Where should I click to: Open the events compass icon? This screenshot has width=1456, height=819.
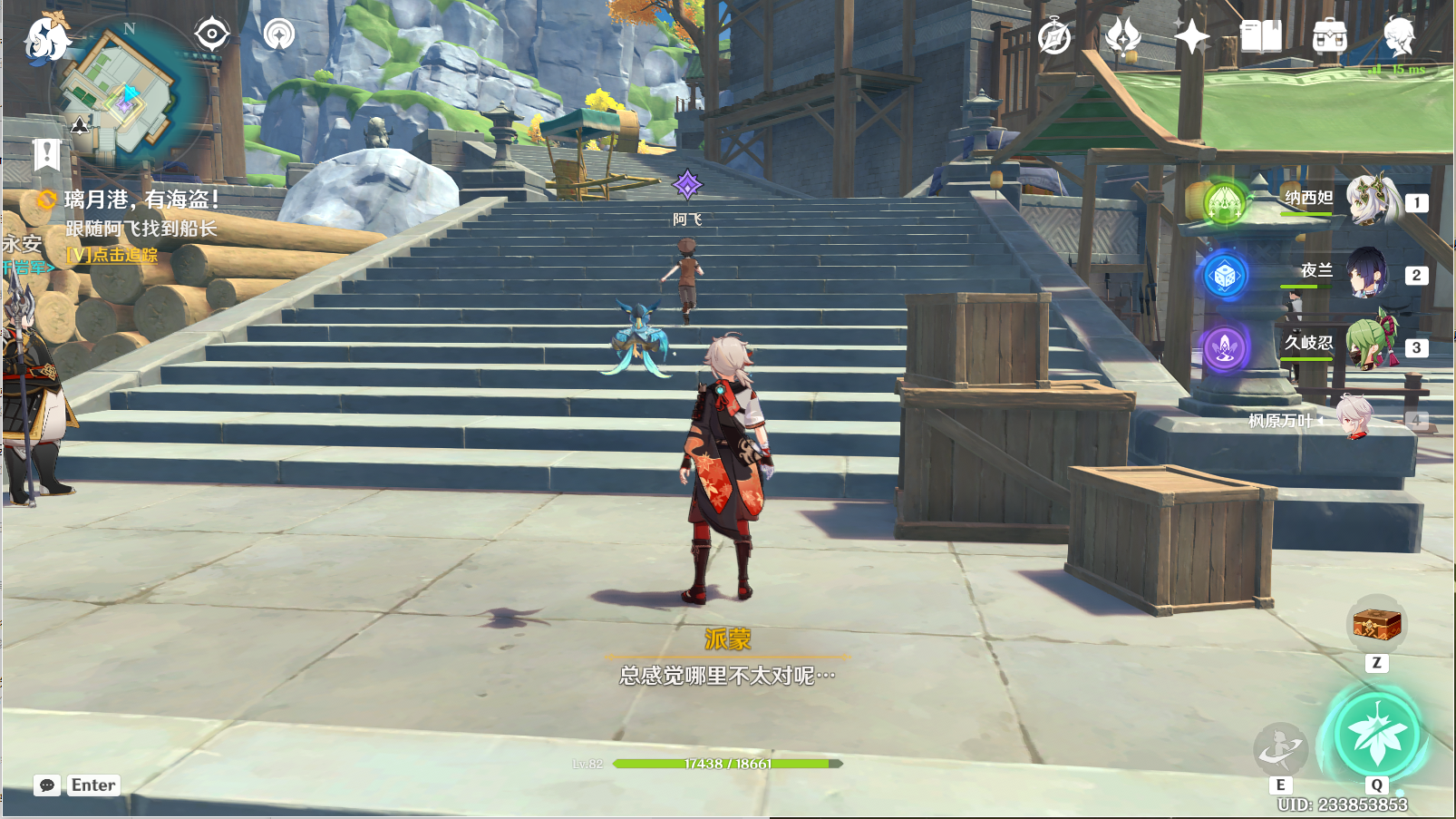[1054, 37]
